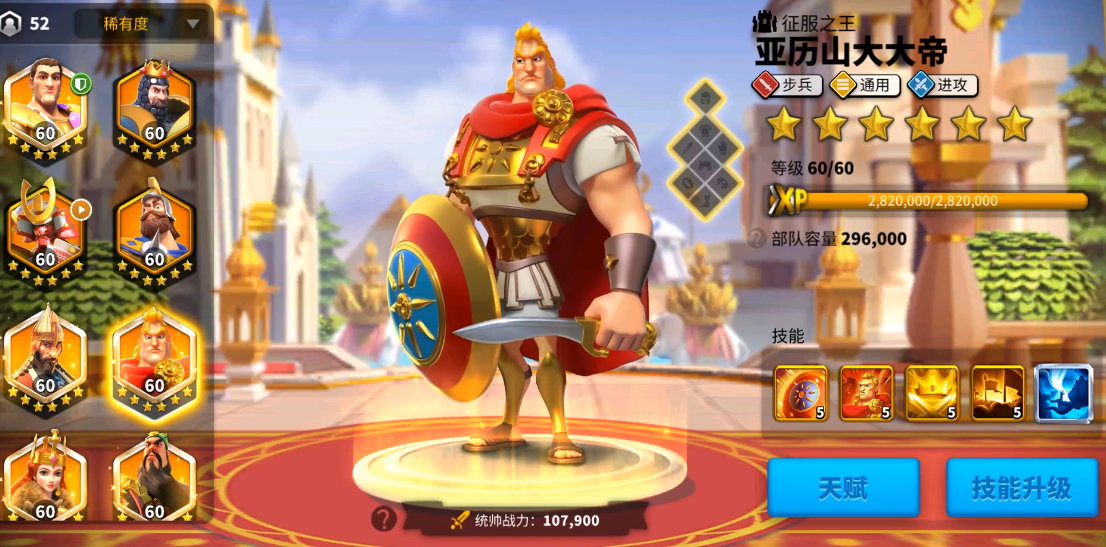Select the commander portrait skill icon
Viewport: 1106px width, 547px height.
point(866,393)
